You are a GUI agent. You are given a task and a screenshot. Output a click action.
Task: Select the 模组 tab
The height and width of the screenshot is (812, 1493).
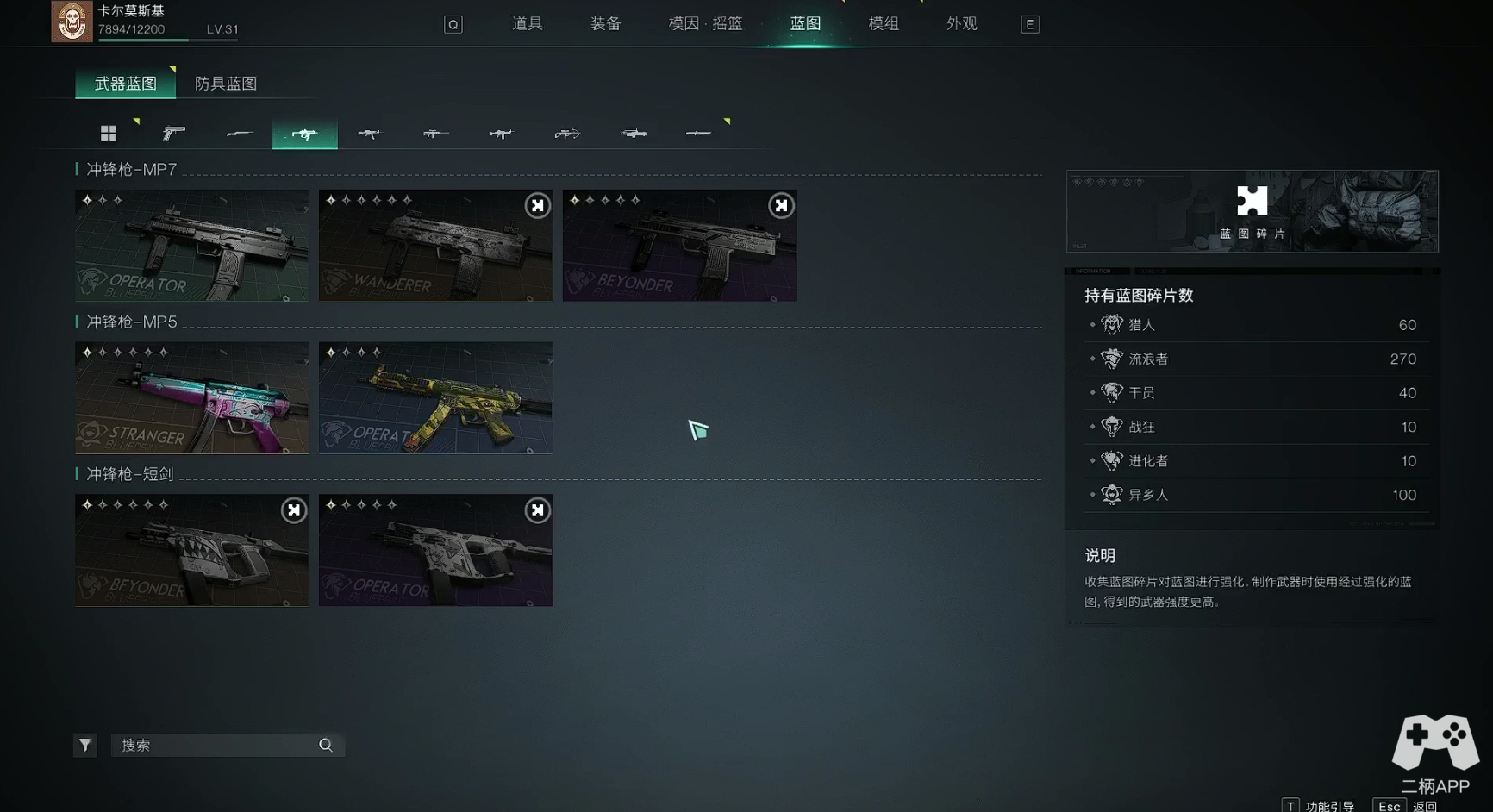(884, 24)
